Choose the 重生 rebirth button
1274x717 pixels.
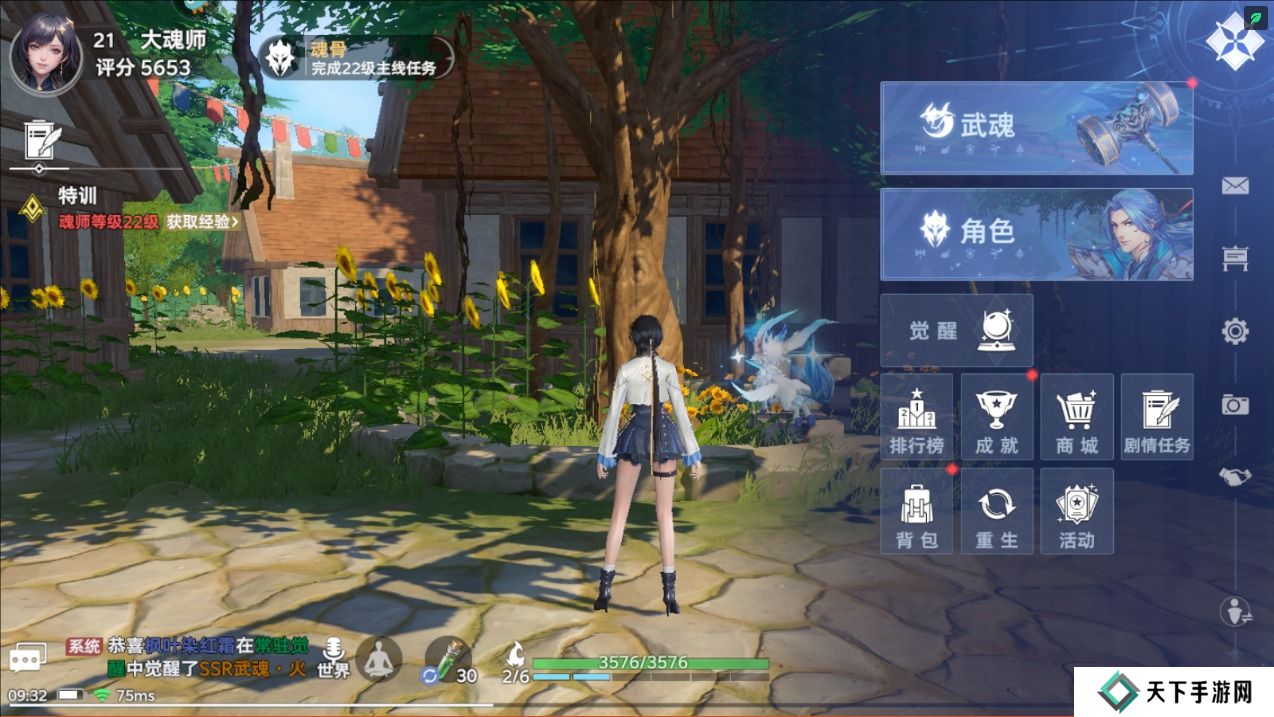pos(997,511)
